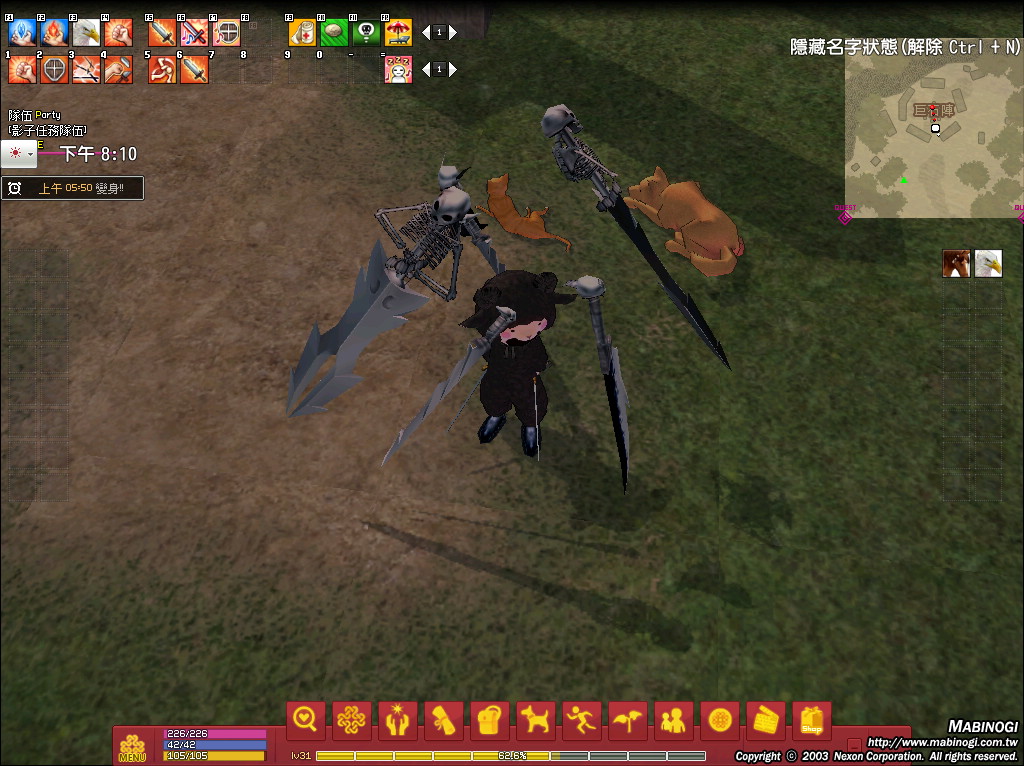Activate the F2 fire hand skill
The height and width of the screenshot is (766, 1024).
click(54, 33)
